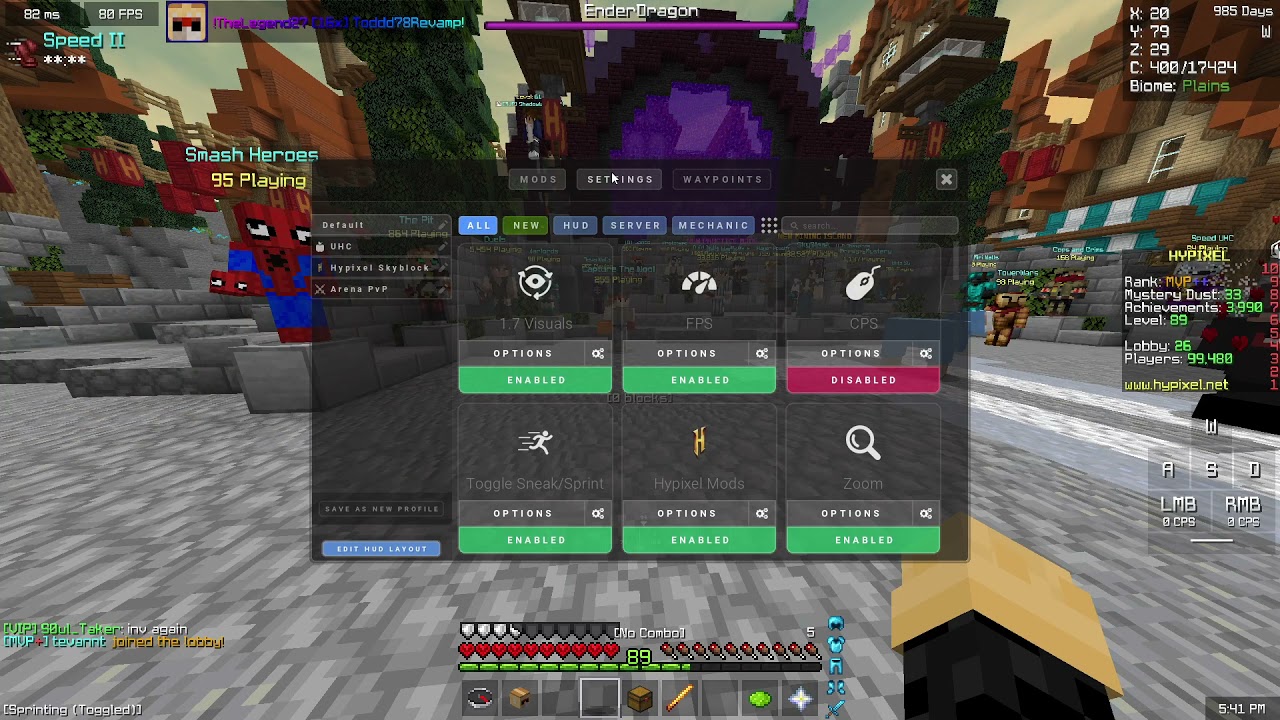
Task: Open Hypixel Mods options
Action: coord(686,513)
